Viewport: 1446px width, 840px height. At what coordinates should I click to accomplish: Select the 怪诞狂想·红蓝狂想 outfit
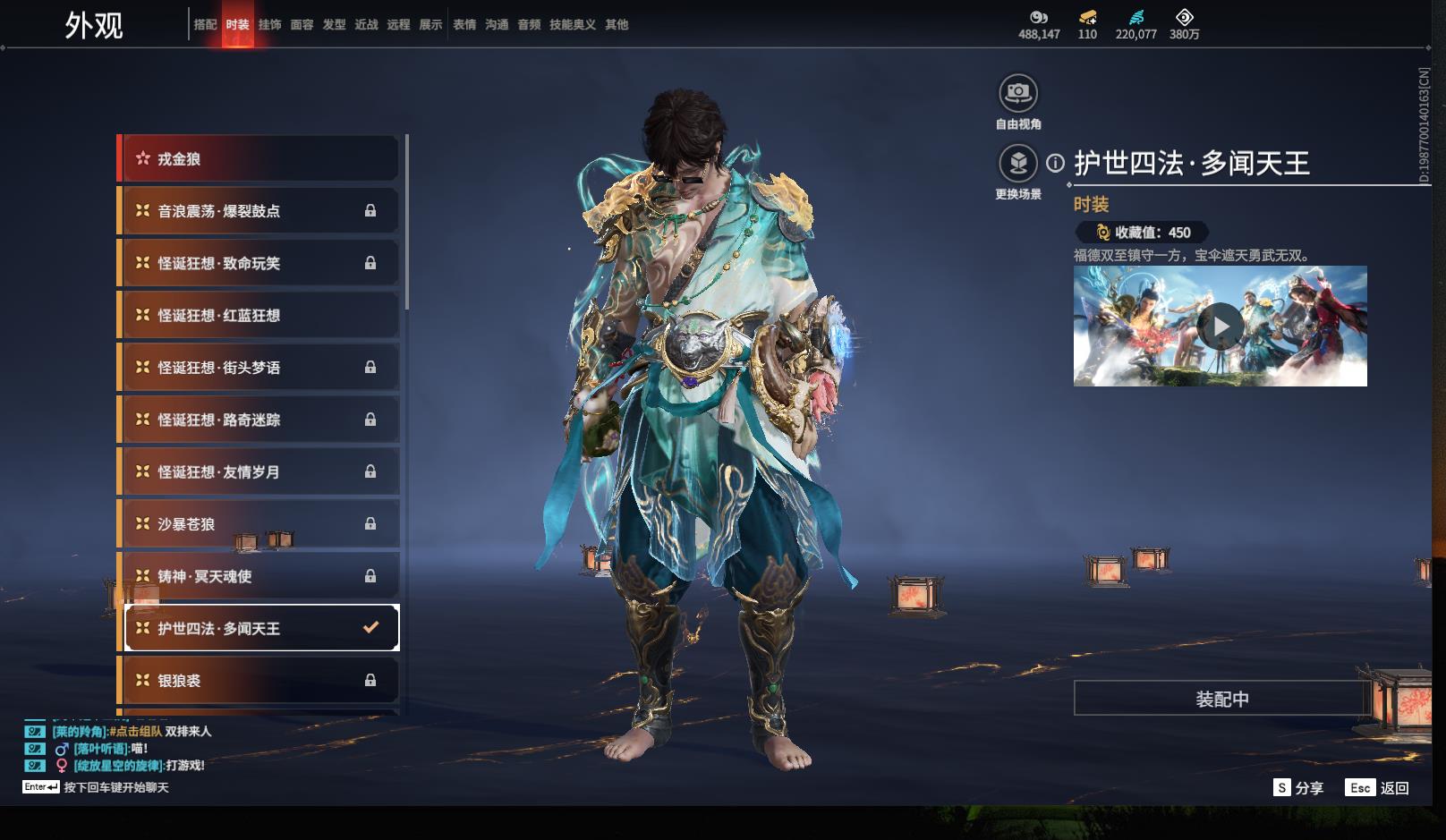[x=259, y=315]
